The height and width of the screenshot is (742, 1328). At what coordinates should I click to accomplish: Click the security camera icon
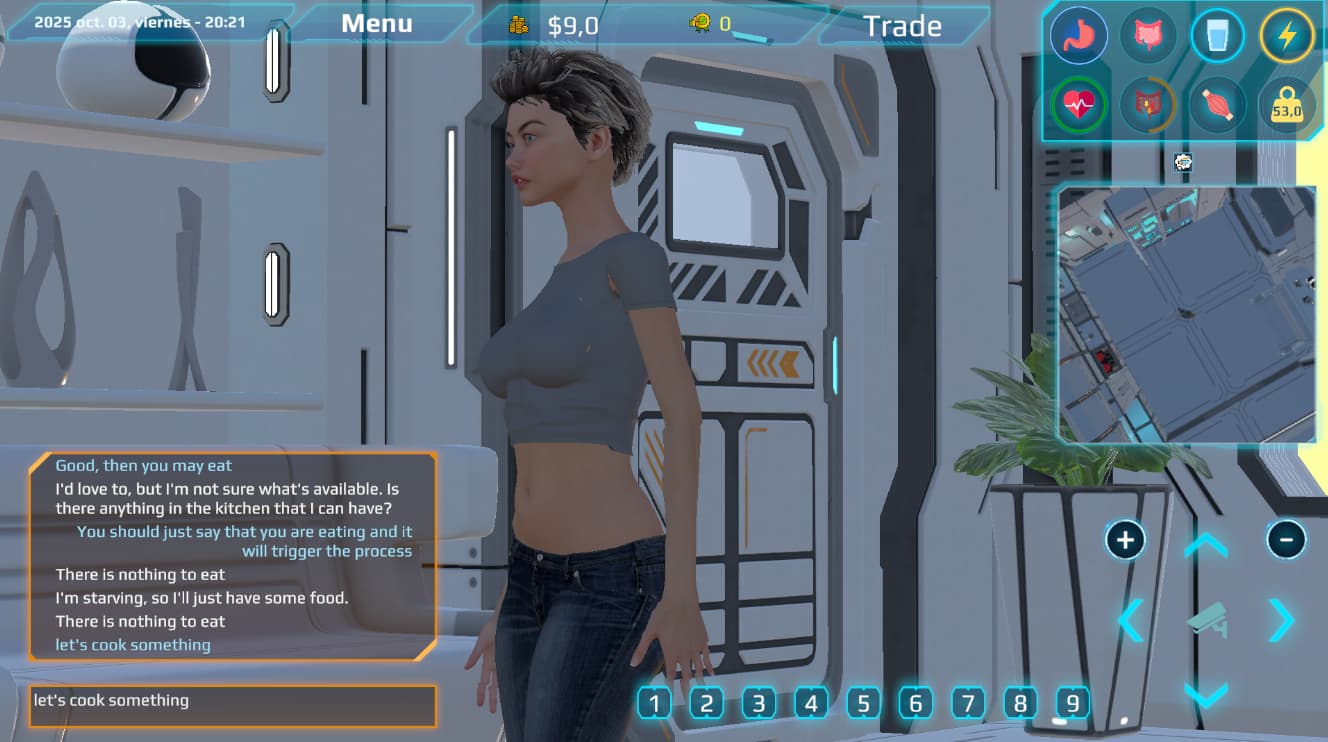tap(1206, 620)
